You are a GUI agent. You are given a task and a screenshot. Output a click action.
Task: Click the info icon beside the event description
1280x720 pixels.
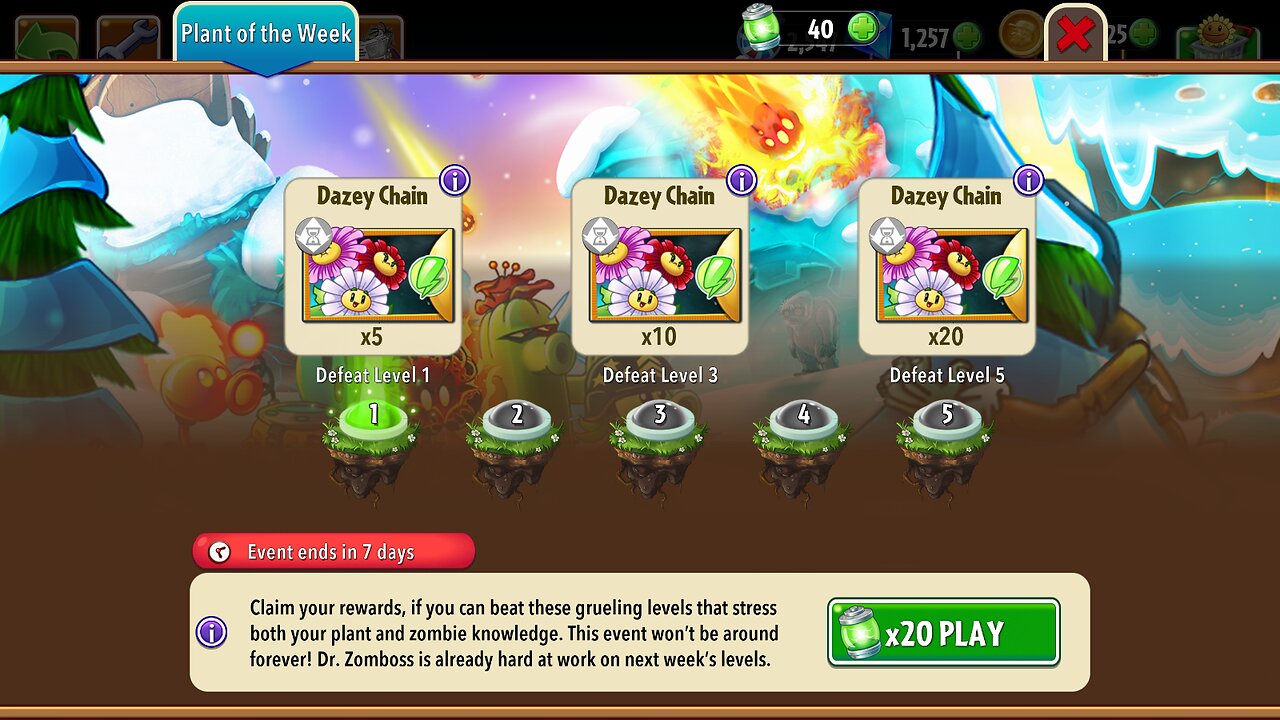(x=212, y=630)
